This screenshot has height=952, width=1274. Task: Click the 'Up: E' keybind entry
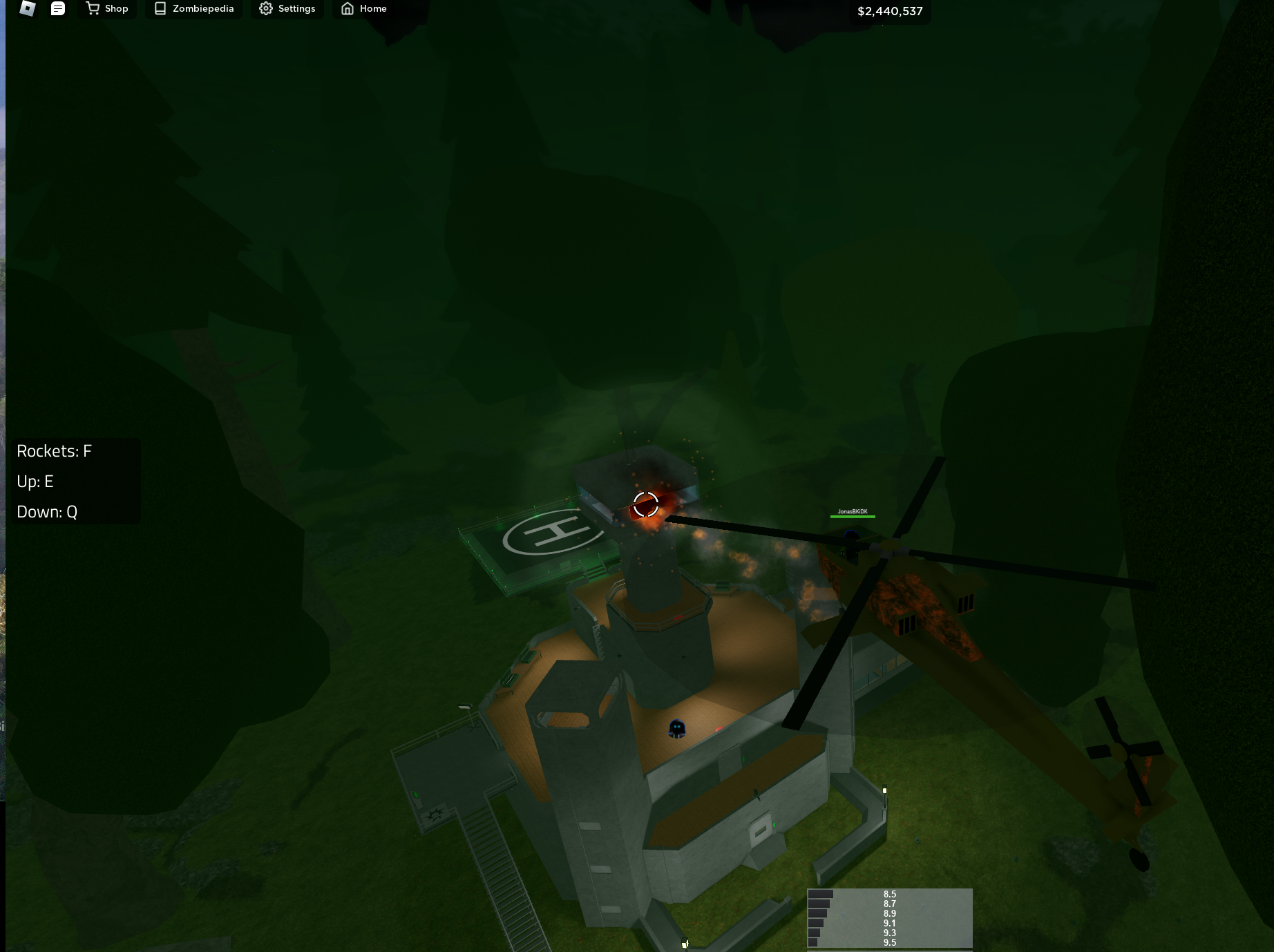click(x=35, y=481)
